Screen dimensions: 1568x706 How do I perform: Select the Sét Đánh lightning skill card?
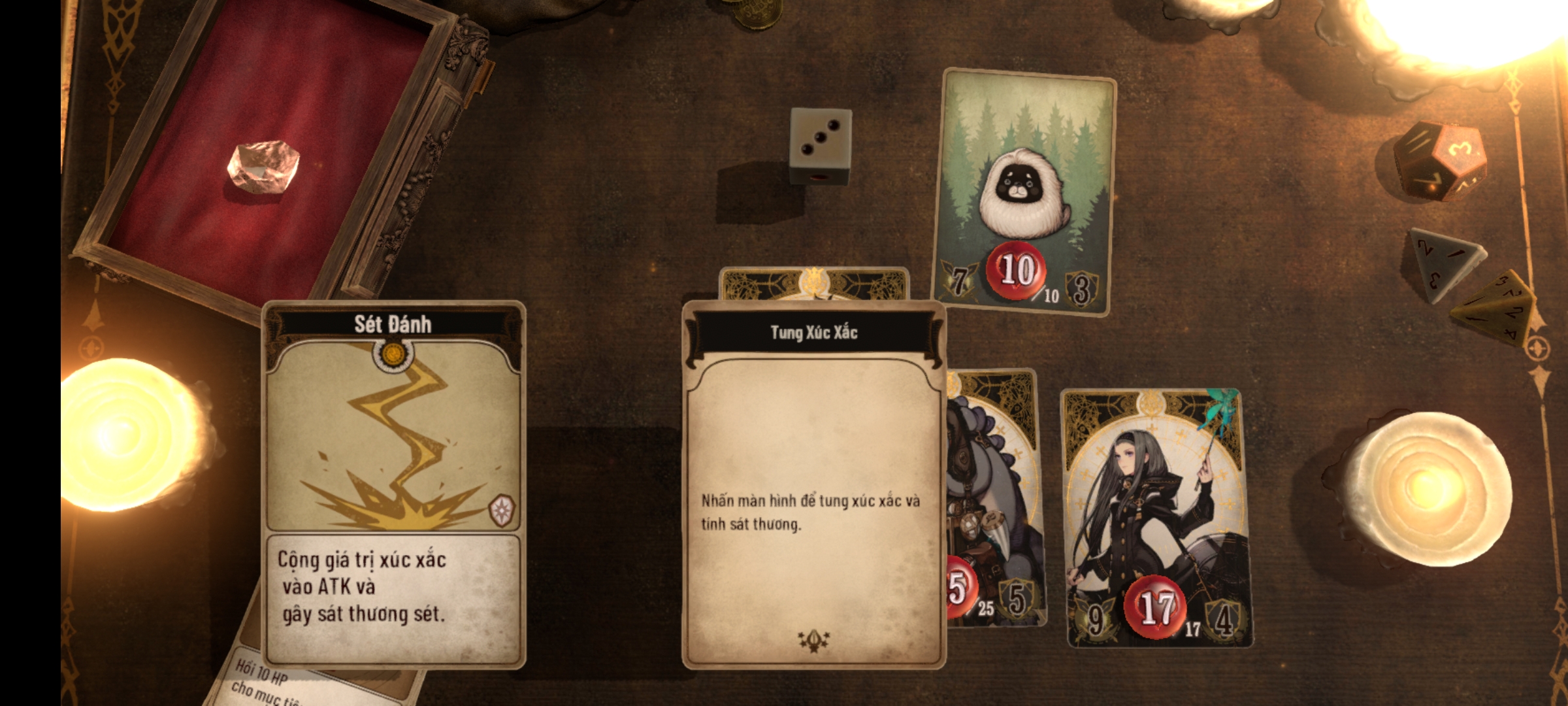(x=393, y=484)
